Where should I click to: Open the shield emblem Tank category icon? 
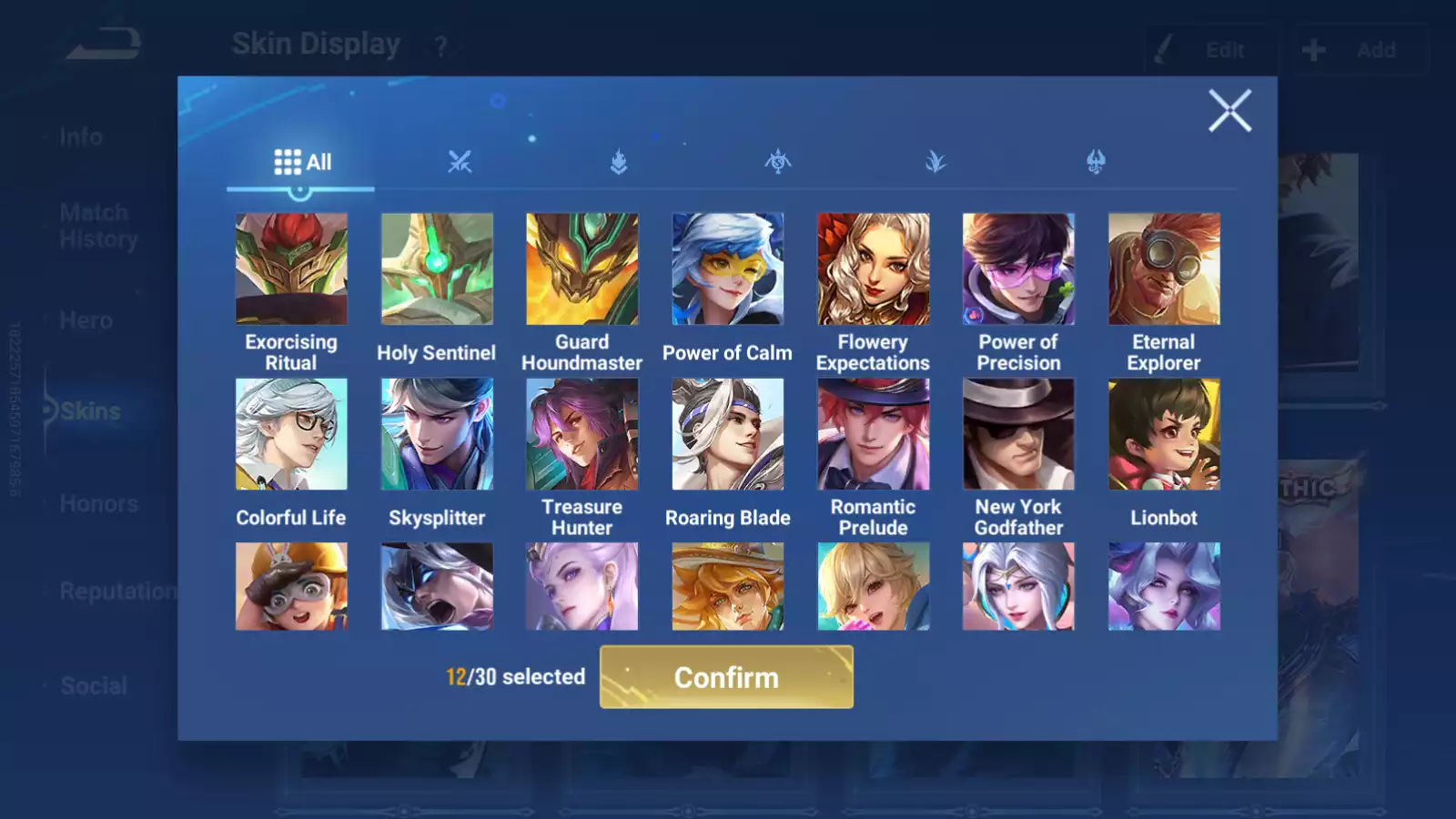click(619, 162)
